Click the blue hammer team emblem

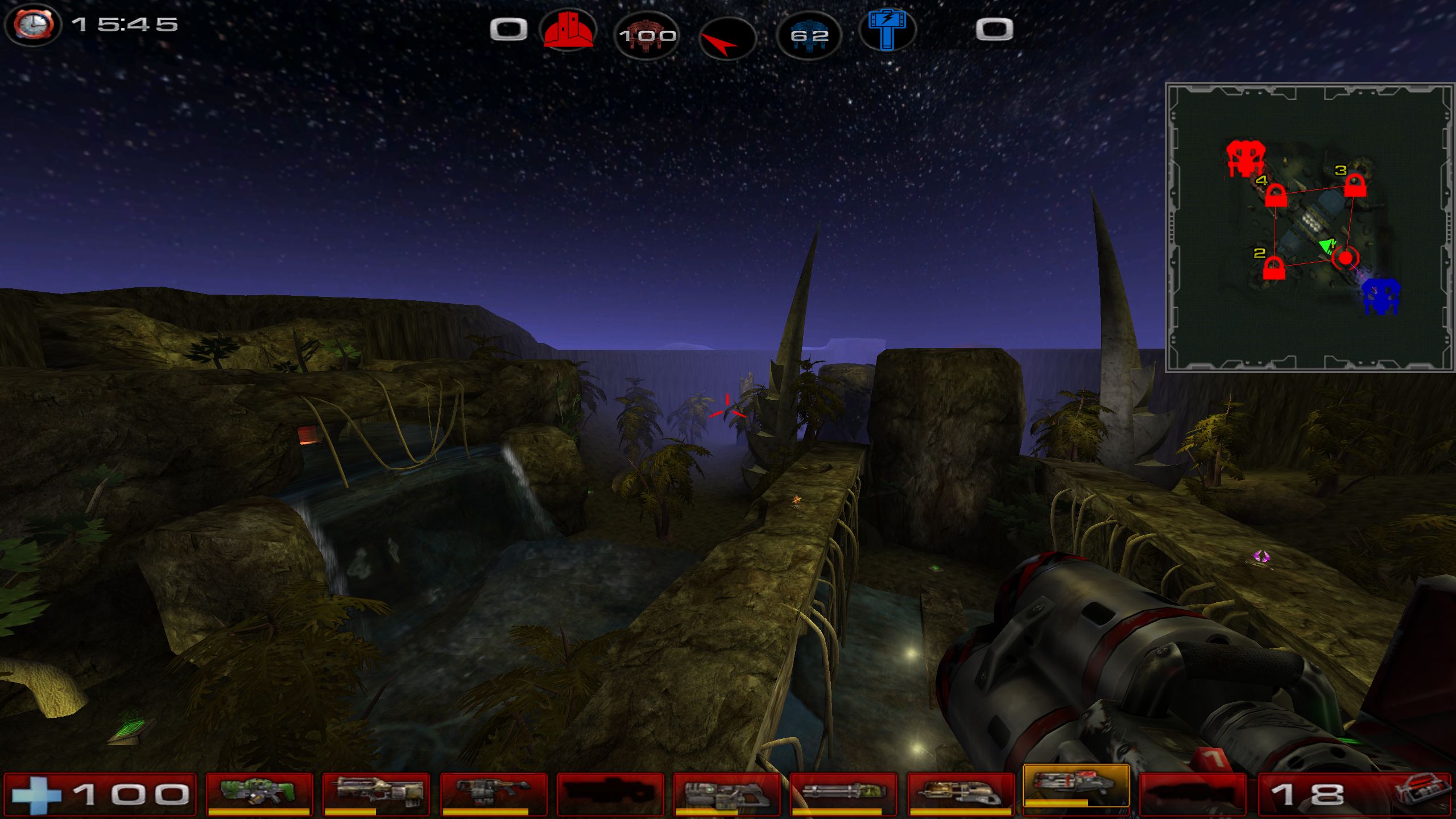[887, 30]
